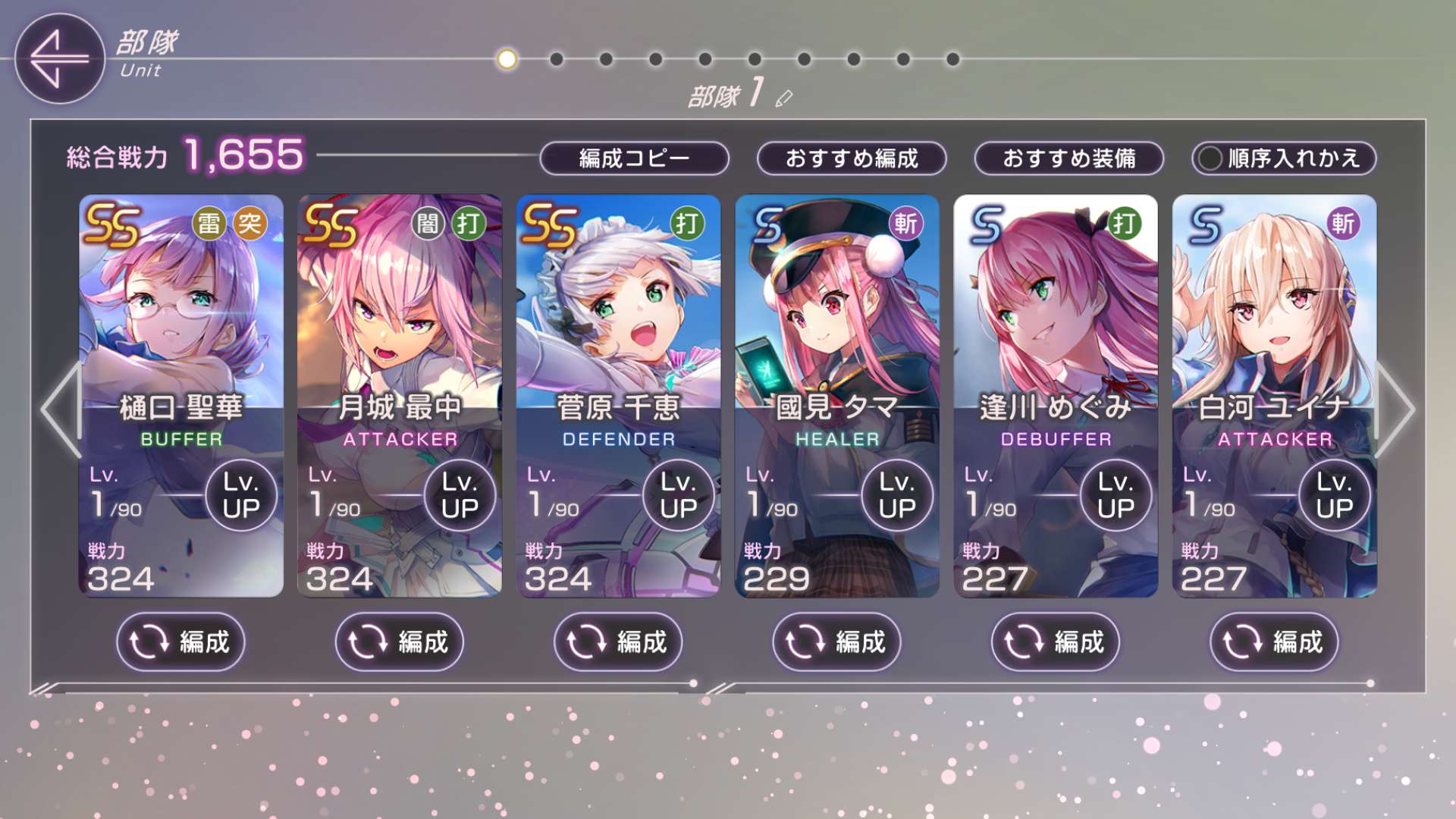Toggle 順序入れかえ reorder mode

[1283, 158]
